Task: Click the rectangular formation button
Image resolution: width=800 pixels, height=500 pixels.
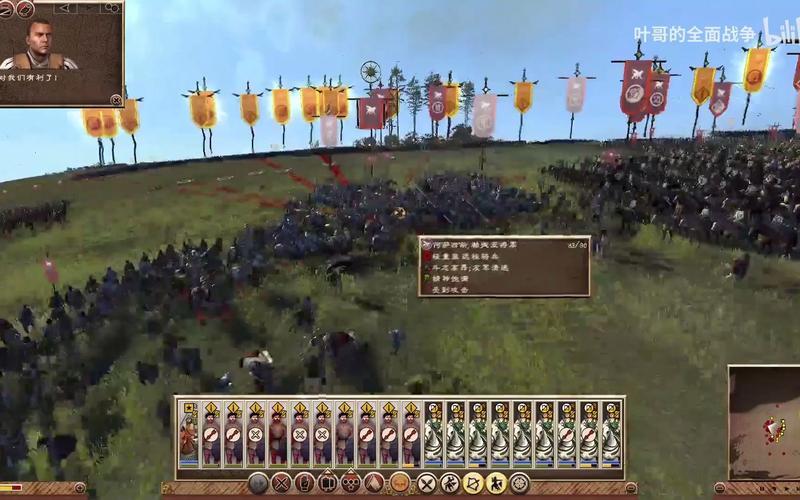Action: pyautogui.click(x=328, y=484)
